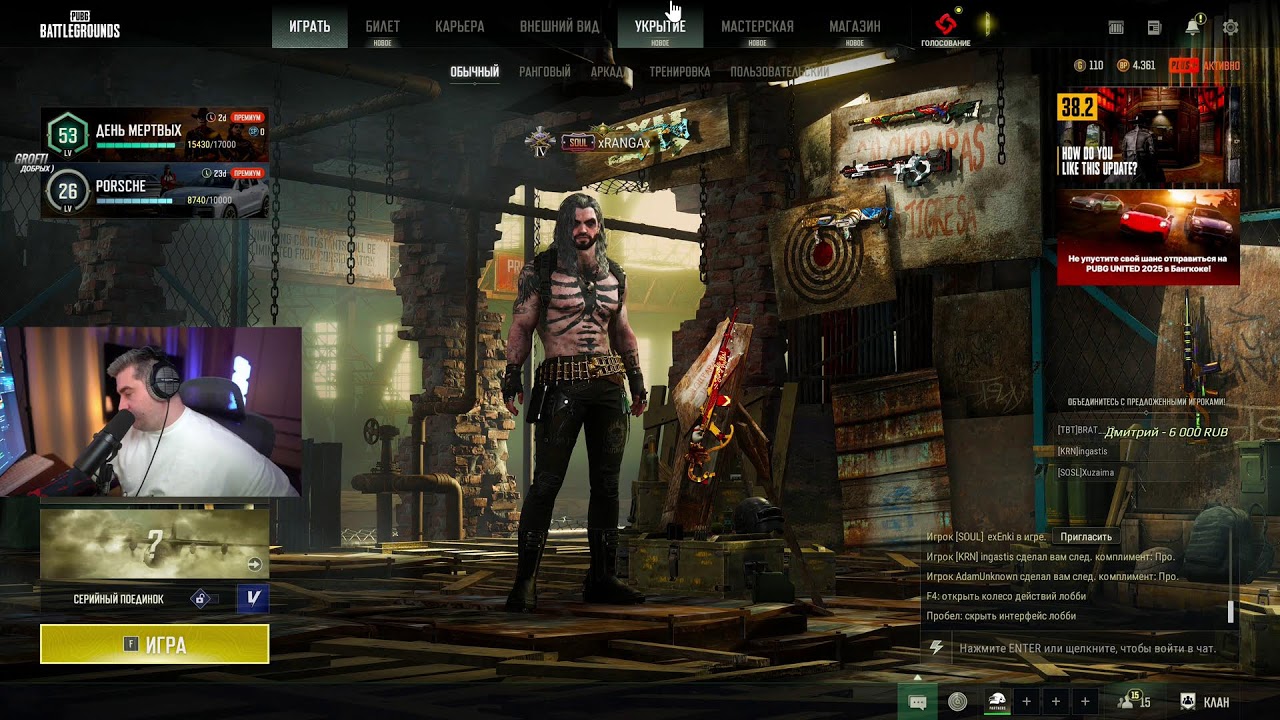Open the ВНЕШНИЙ ВИД customization tab
Screen dimensions: 1280x720
(x=559, y=27)
